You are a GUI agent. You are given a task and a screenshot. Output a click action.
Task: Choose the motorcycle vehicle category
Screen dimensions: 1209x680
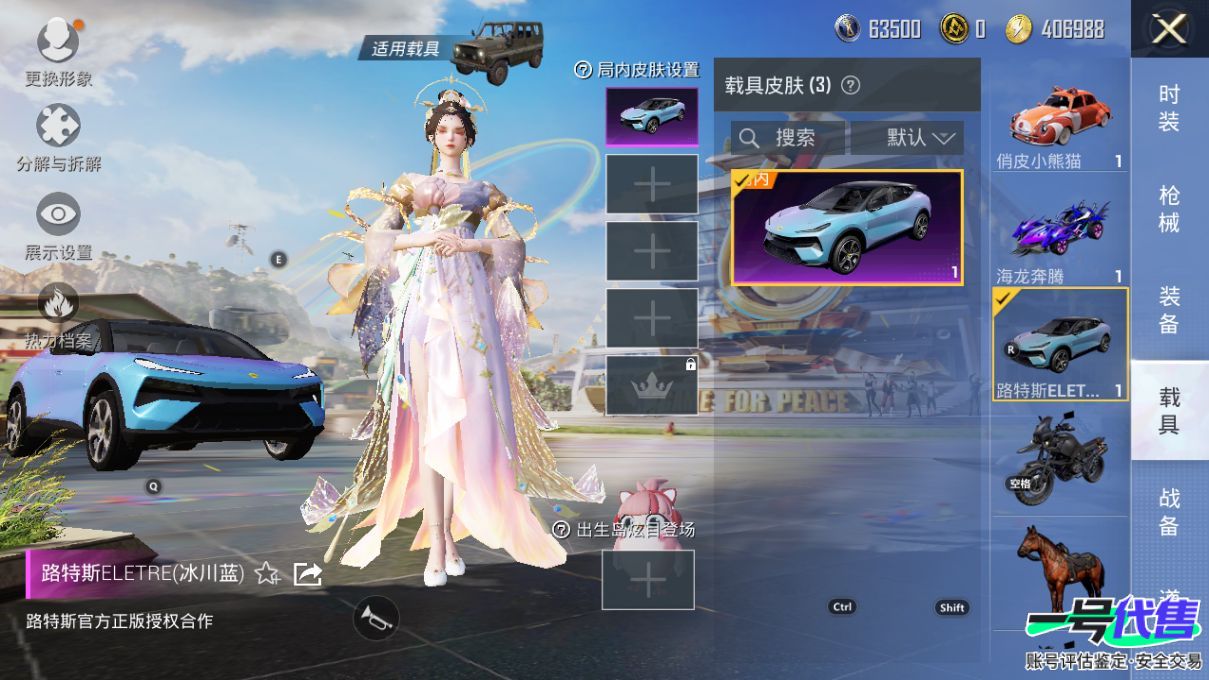[1060, 458]
